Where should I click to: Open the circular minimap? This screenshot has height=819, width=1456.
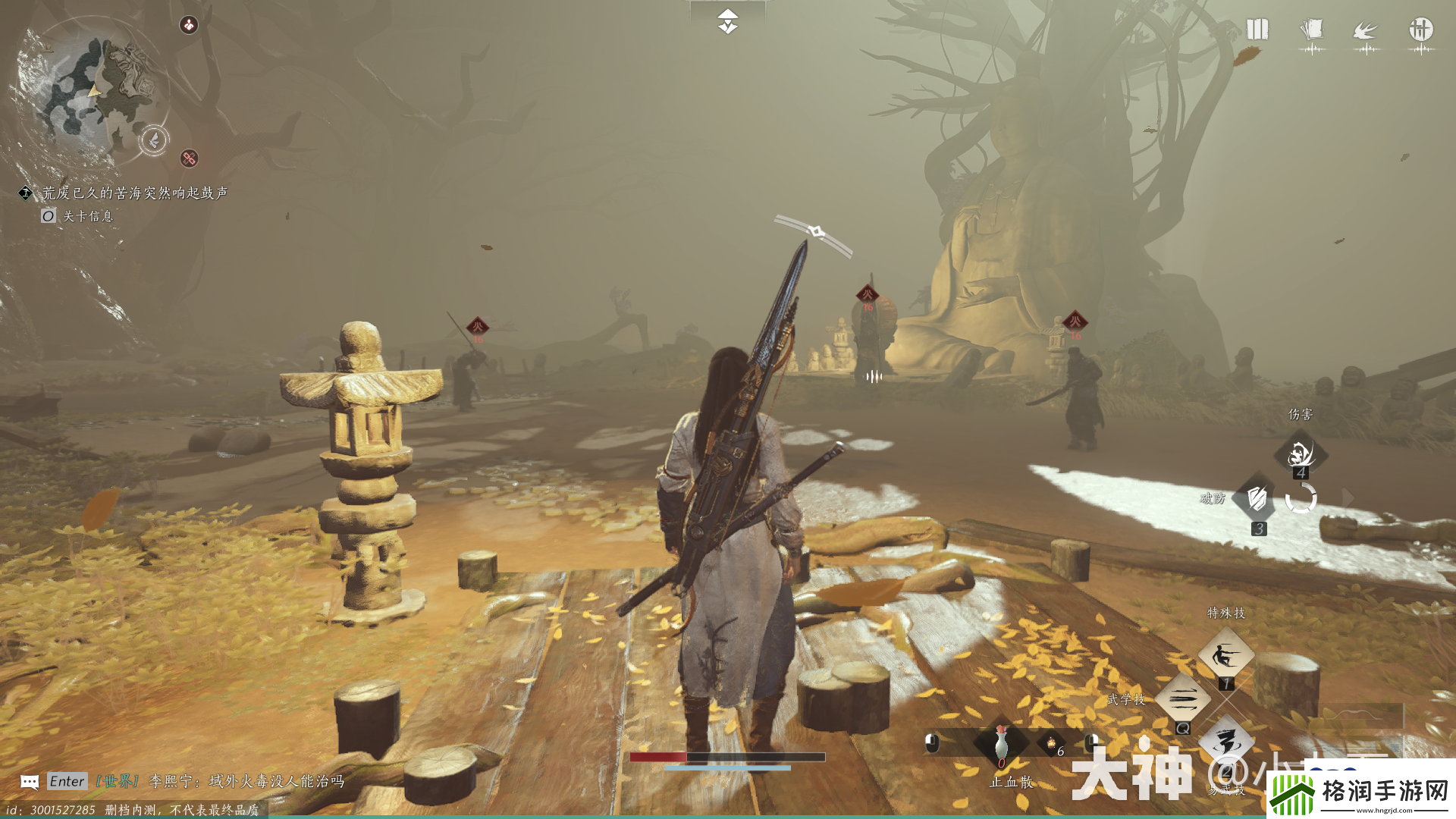[87, 89]
